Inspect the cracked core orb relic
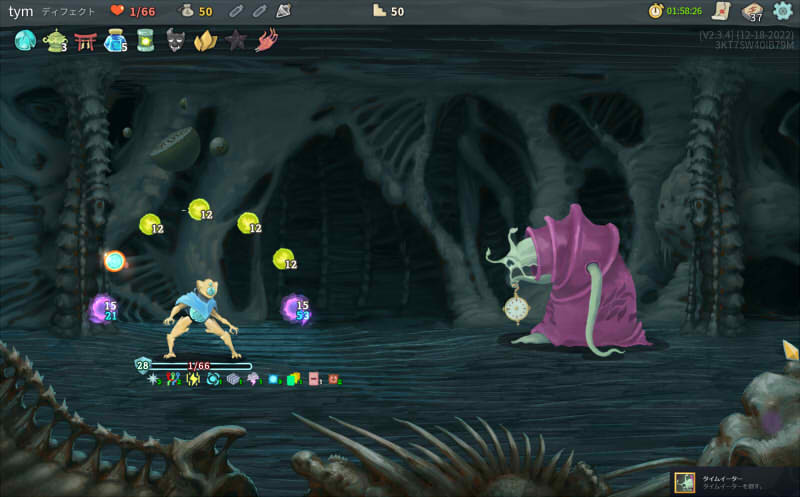The image size is (800, 497). pyautogui.click(x=24, y=41)
